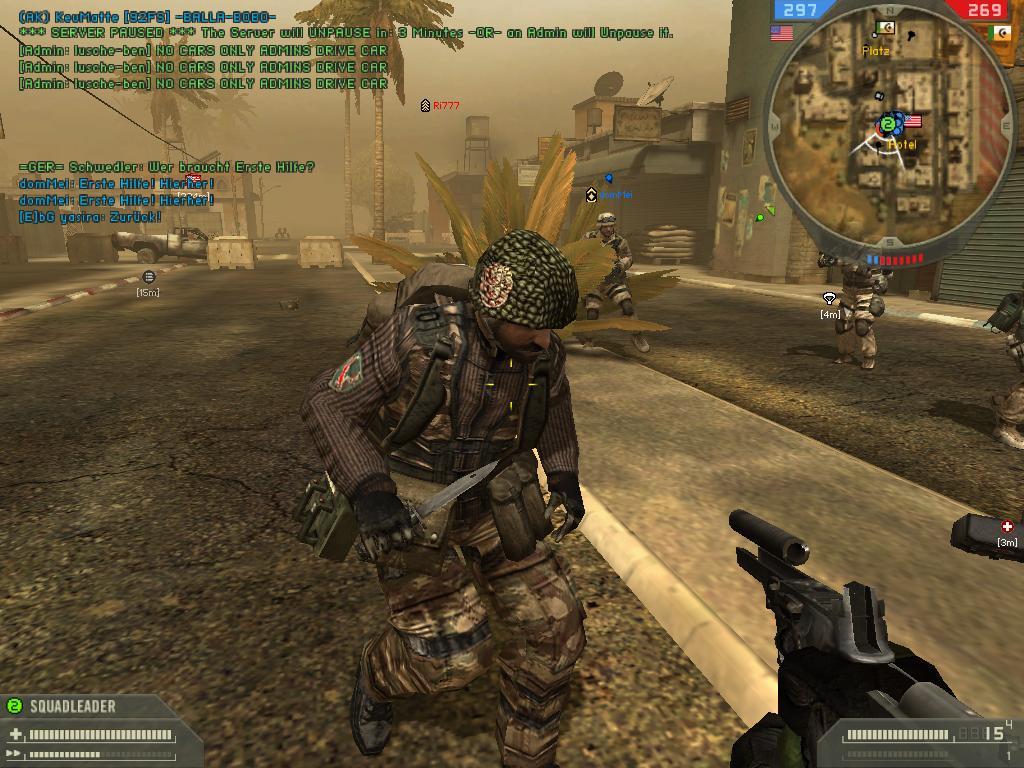
Task: Select the Hotel control point on minimap
Action: (x=911, y=122)
